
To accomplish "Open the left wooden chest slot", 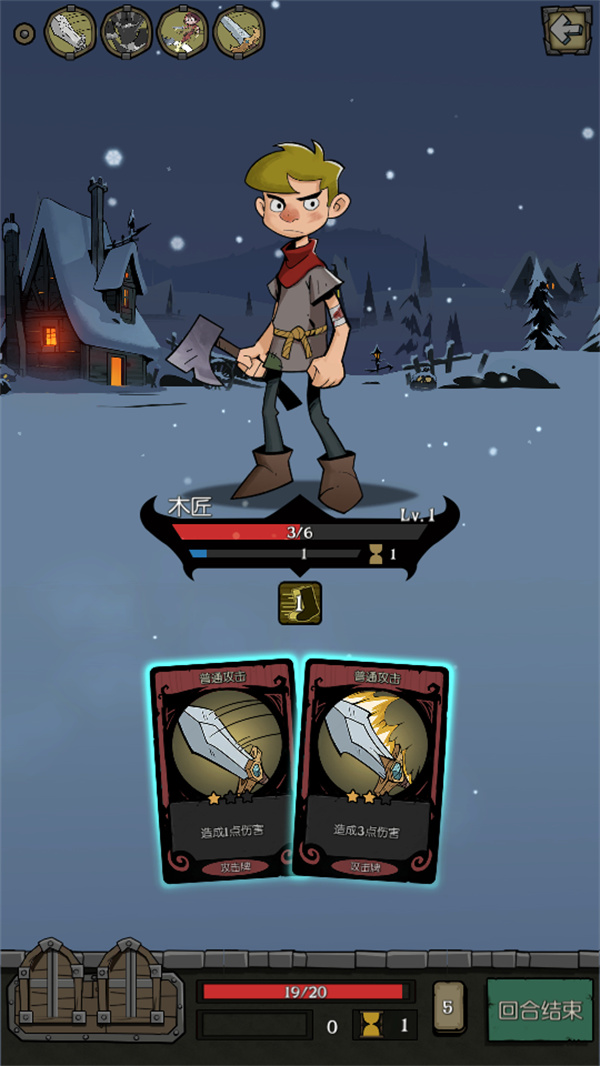I will point(52,986).
